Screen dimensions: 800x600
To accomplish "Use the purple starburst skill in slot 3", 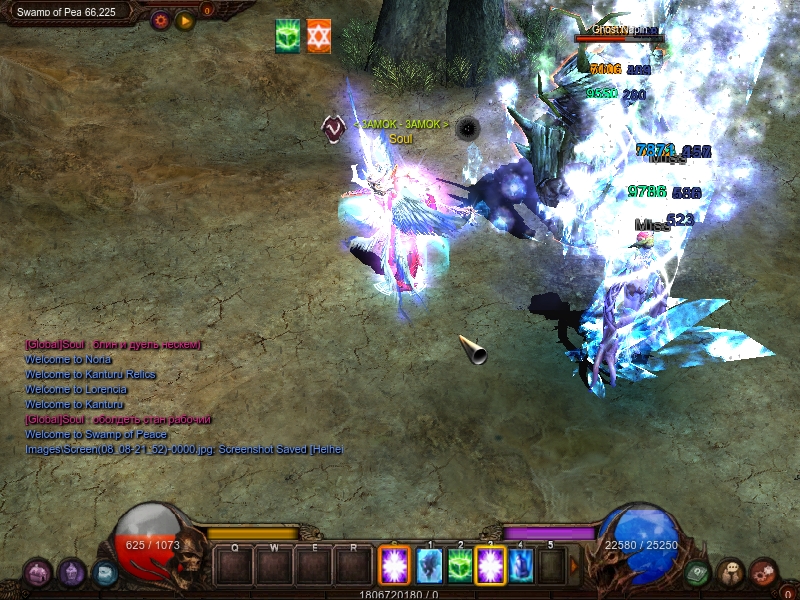I will click(491, 566).
